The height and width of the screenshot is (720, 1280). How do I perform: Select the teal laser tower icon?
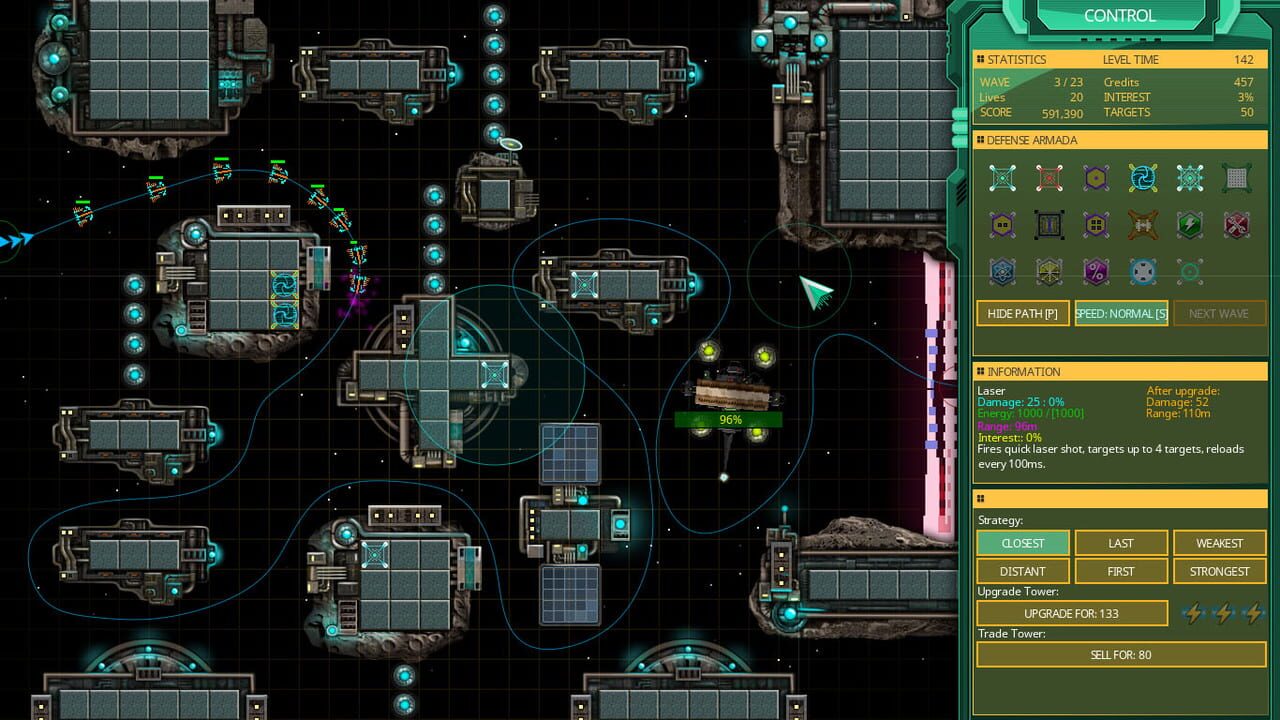point(1002,177)
